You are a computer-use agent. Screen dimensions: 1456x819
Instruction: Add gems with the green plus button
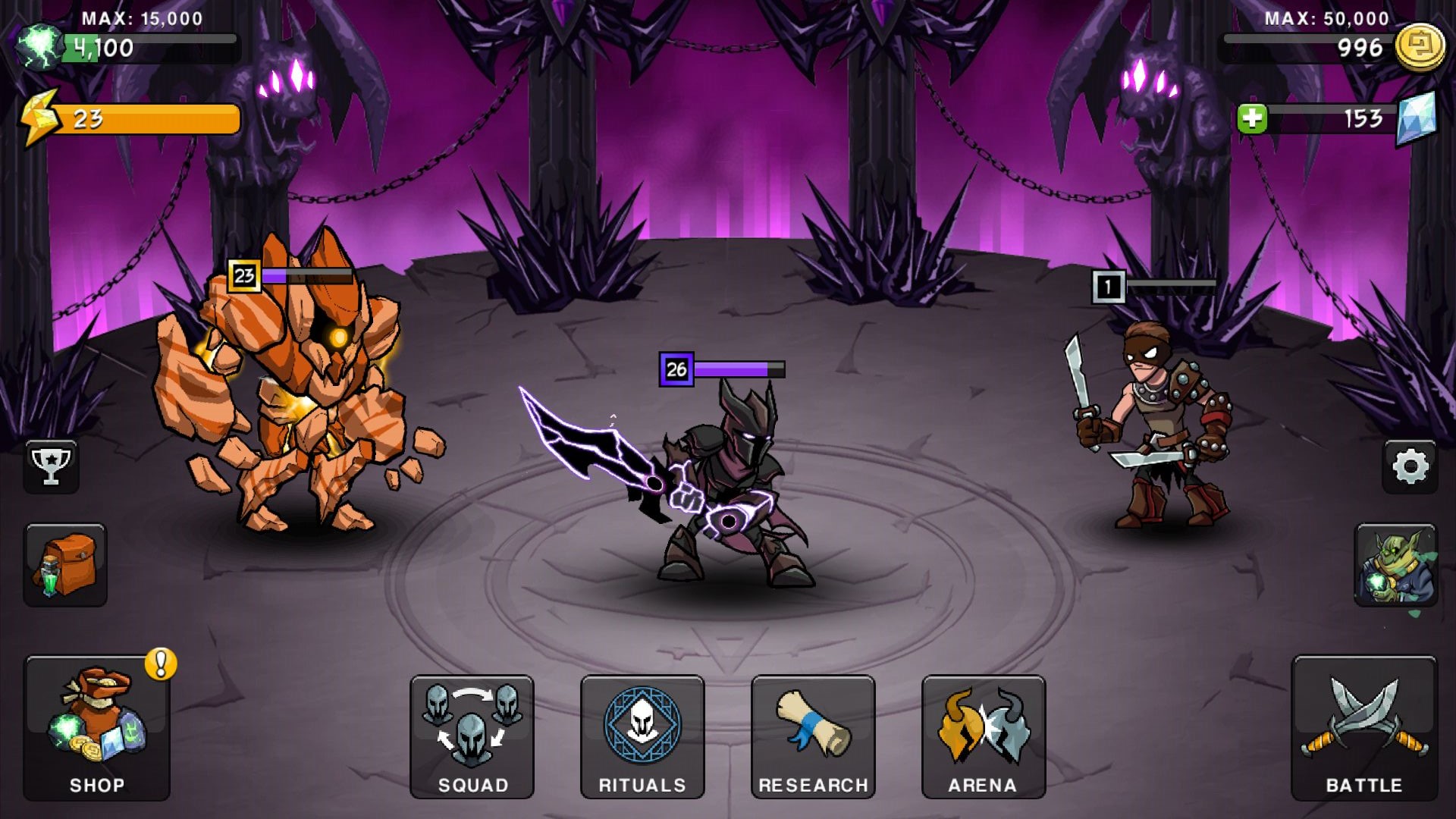point(1252,118)
